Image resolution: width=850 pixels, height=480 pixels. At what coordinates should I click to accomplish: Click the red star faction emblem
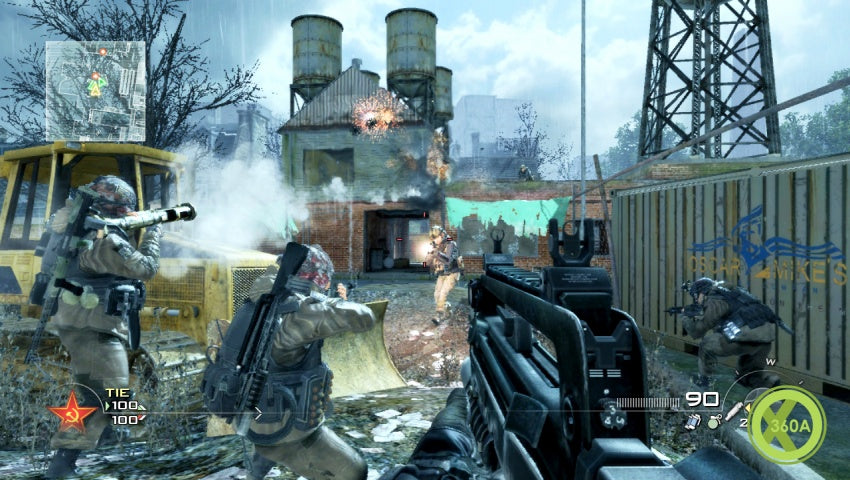point(73,411)
